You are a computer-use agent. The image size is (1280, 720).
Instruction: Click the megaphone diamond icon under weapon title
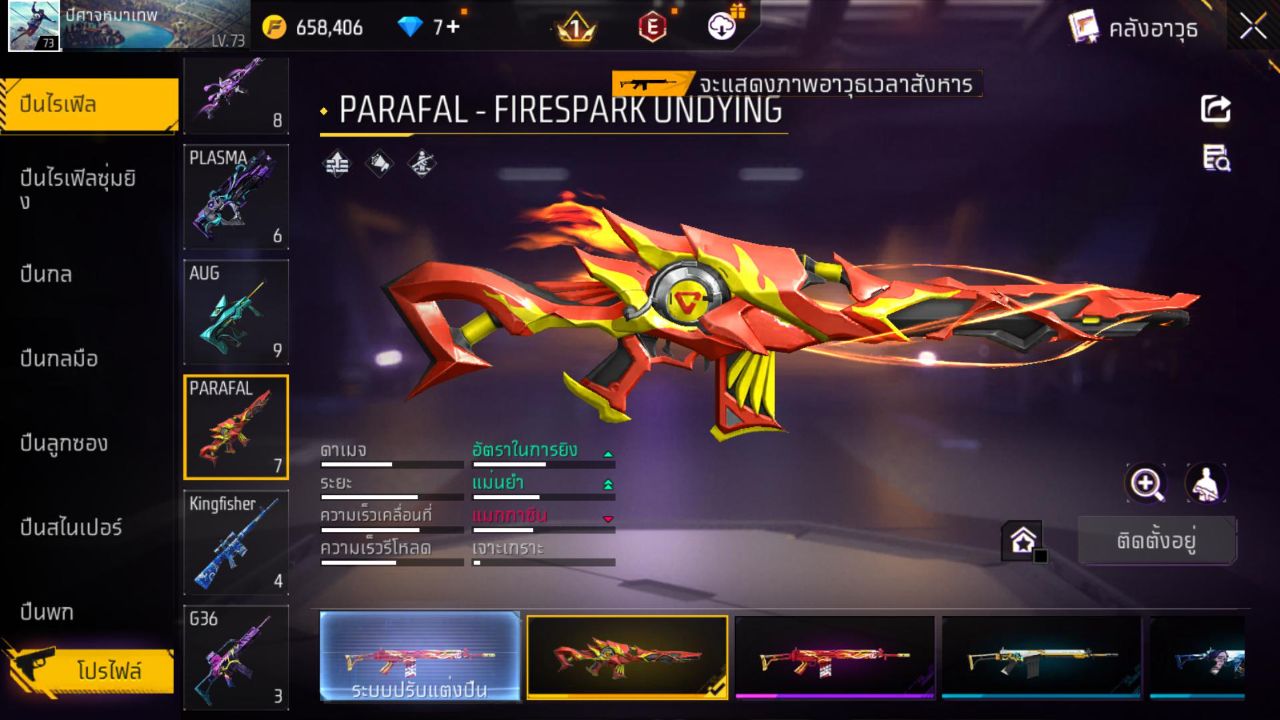(x=378, y=165)
